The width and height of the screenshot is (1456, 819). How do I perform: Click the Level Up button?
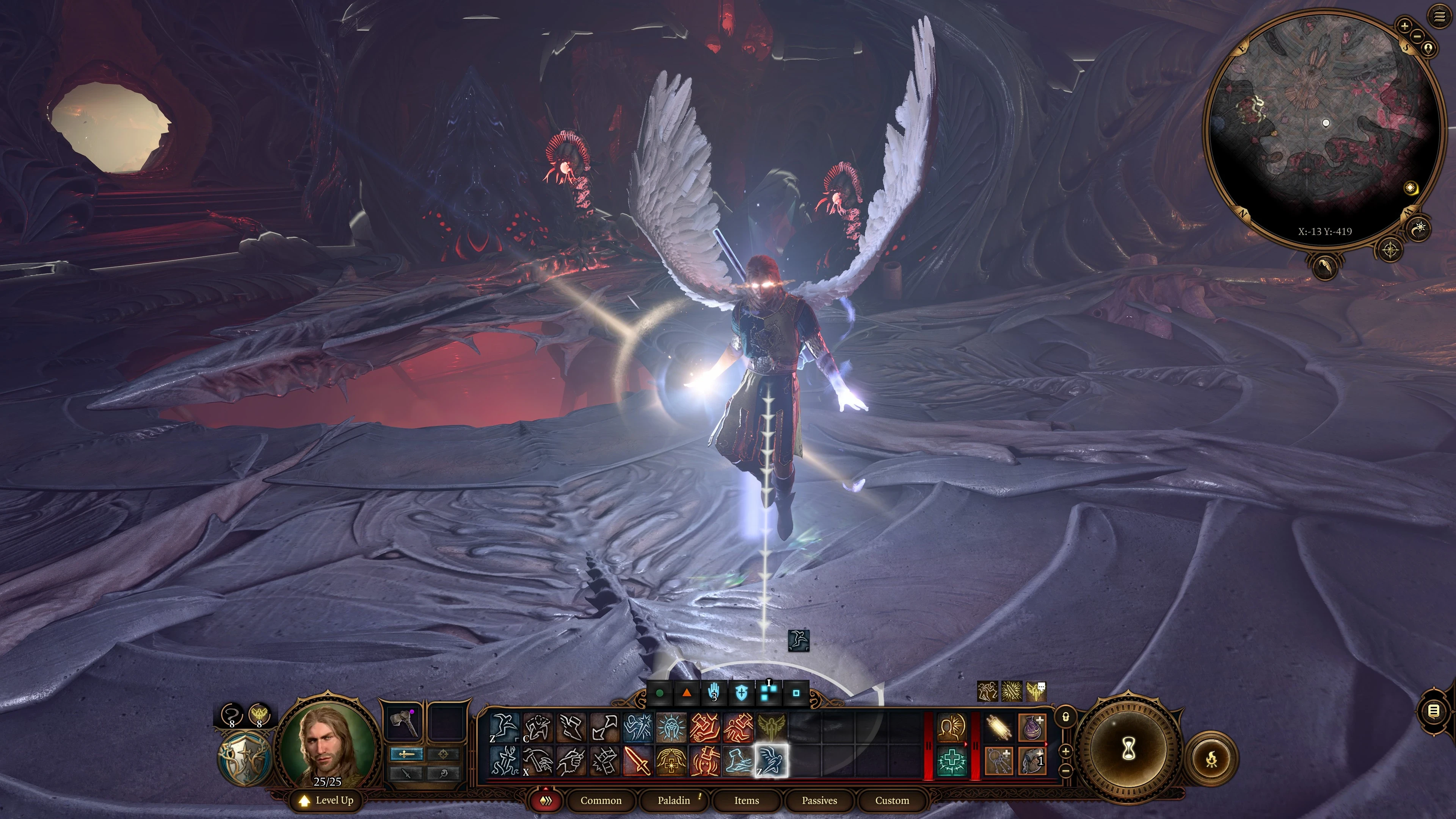coord(327,800)
